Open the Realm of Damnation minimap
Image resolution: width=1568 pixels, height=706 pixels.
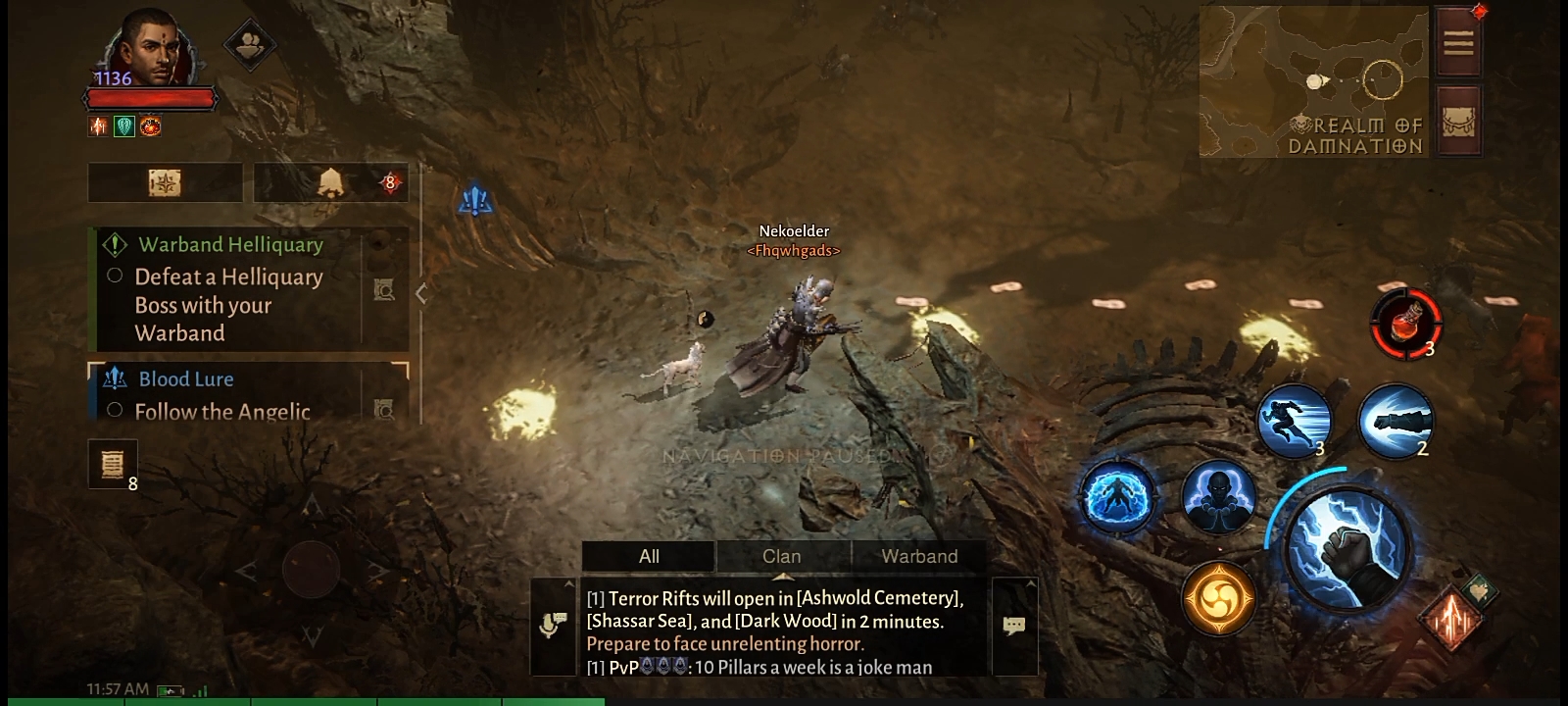coord(1313,81)
